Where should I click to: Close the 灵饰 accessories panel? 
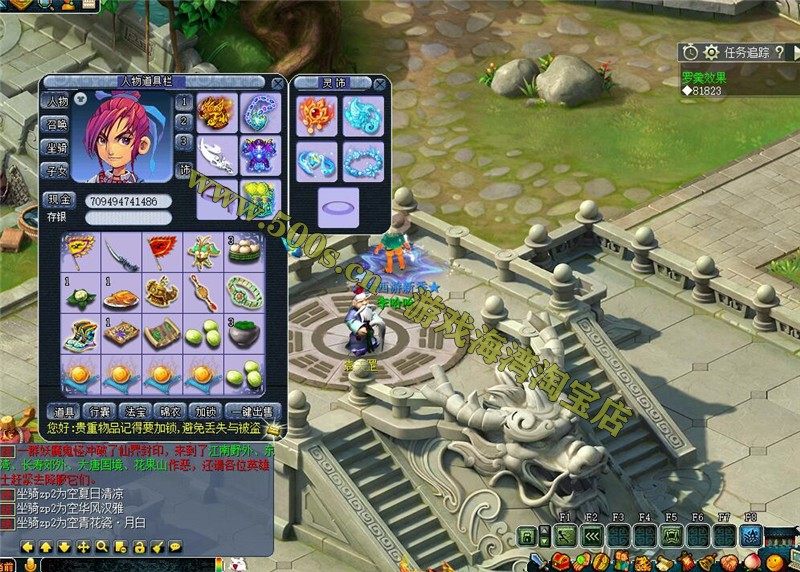pyautogui.click(x=381, y=84)
